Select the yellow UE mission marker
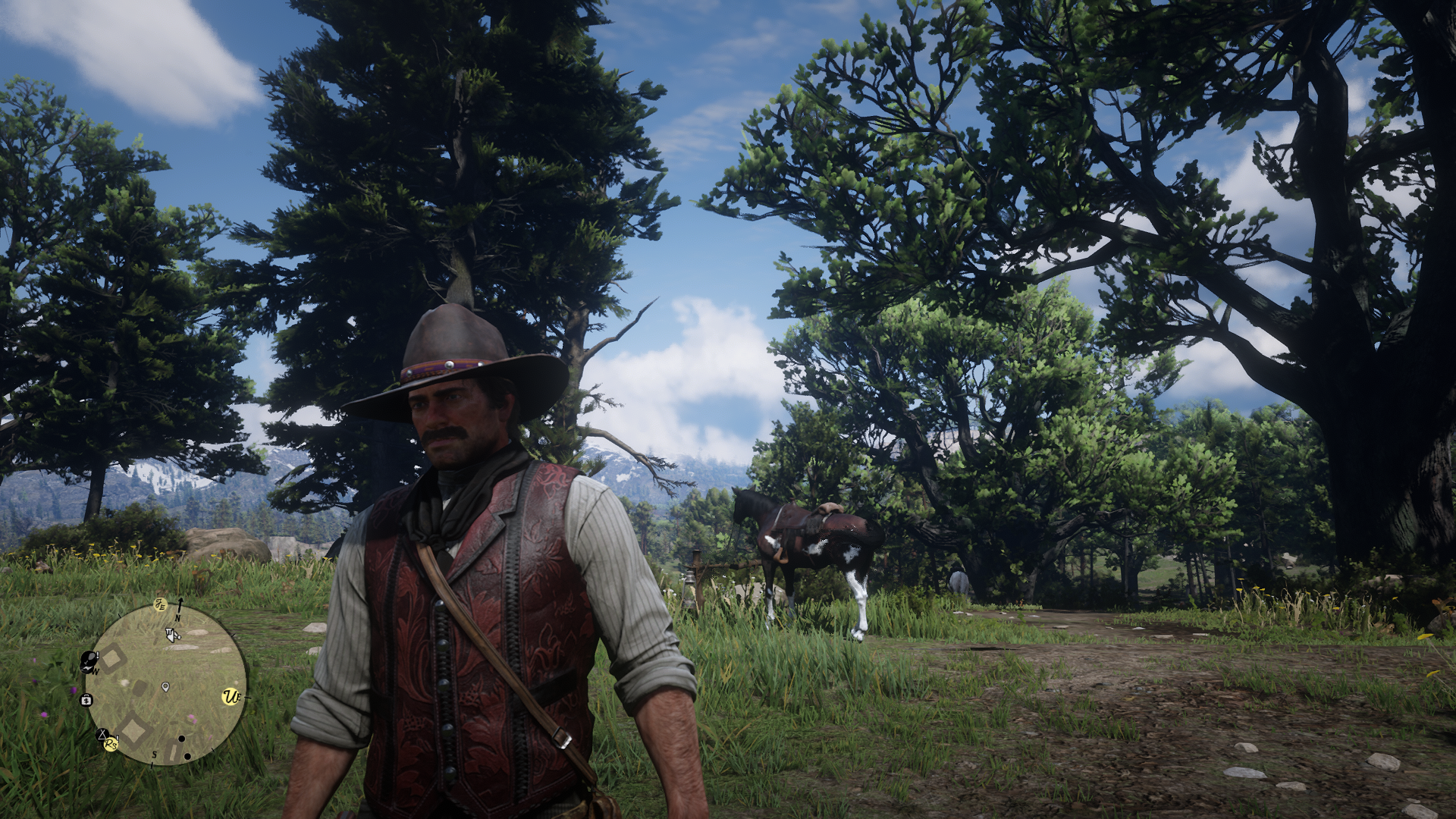Screen dimensions: 1456x819 (231, 696)
